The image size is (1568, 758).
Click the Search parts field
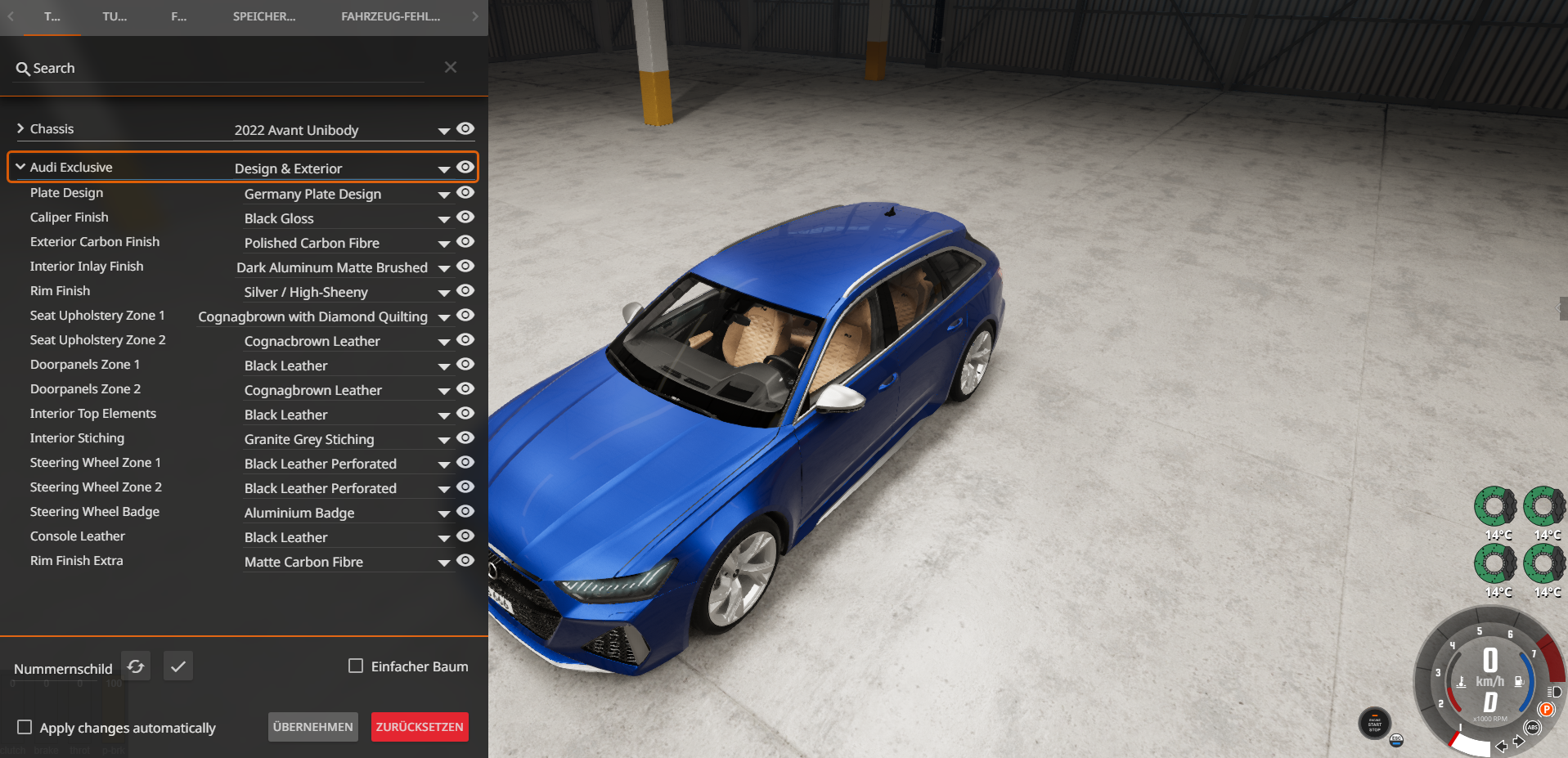(x=221, y=69)
